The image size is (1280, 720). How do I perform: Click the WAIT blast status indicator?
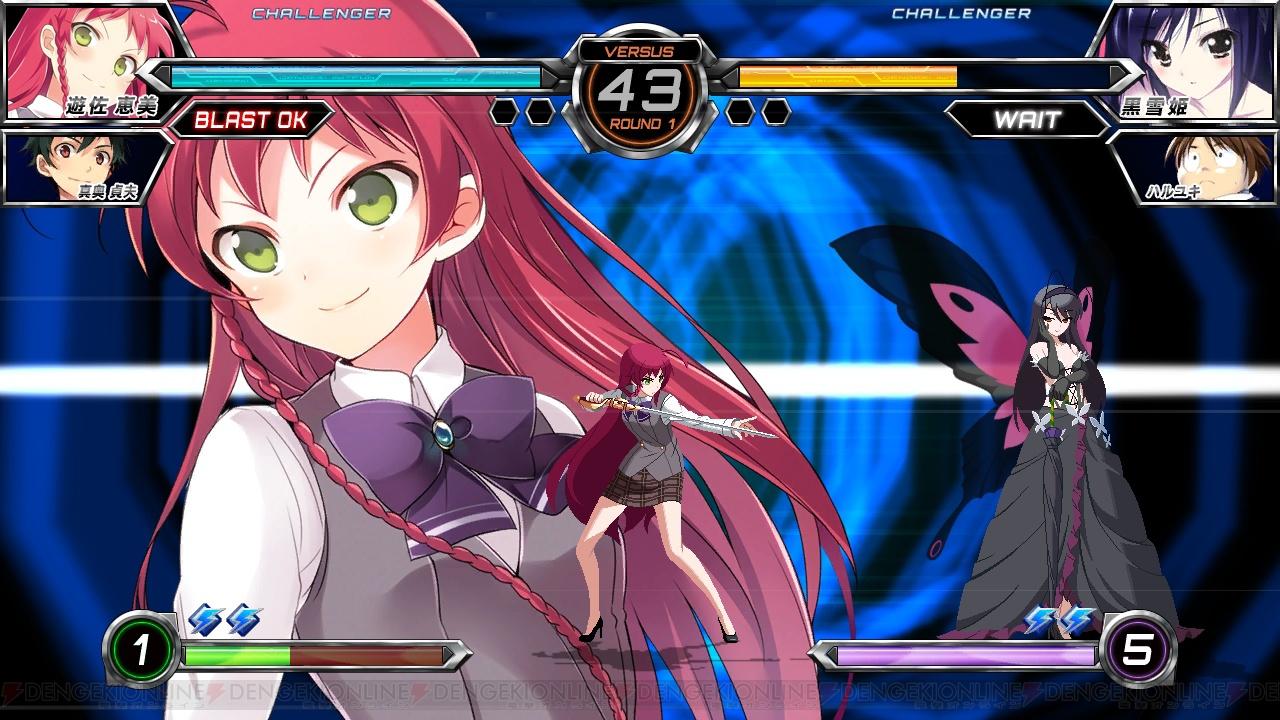point(1027,121)
